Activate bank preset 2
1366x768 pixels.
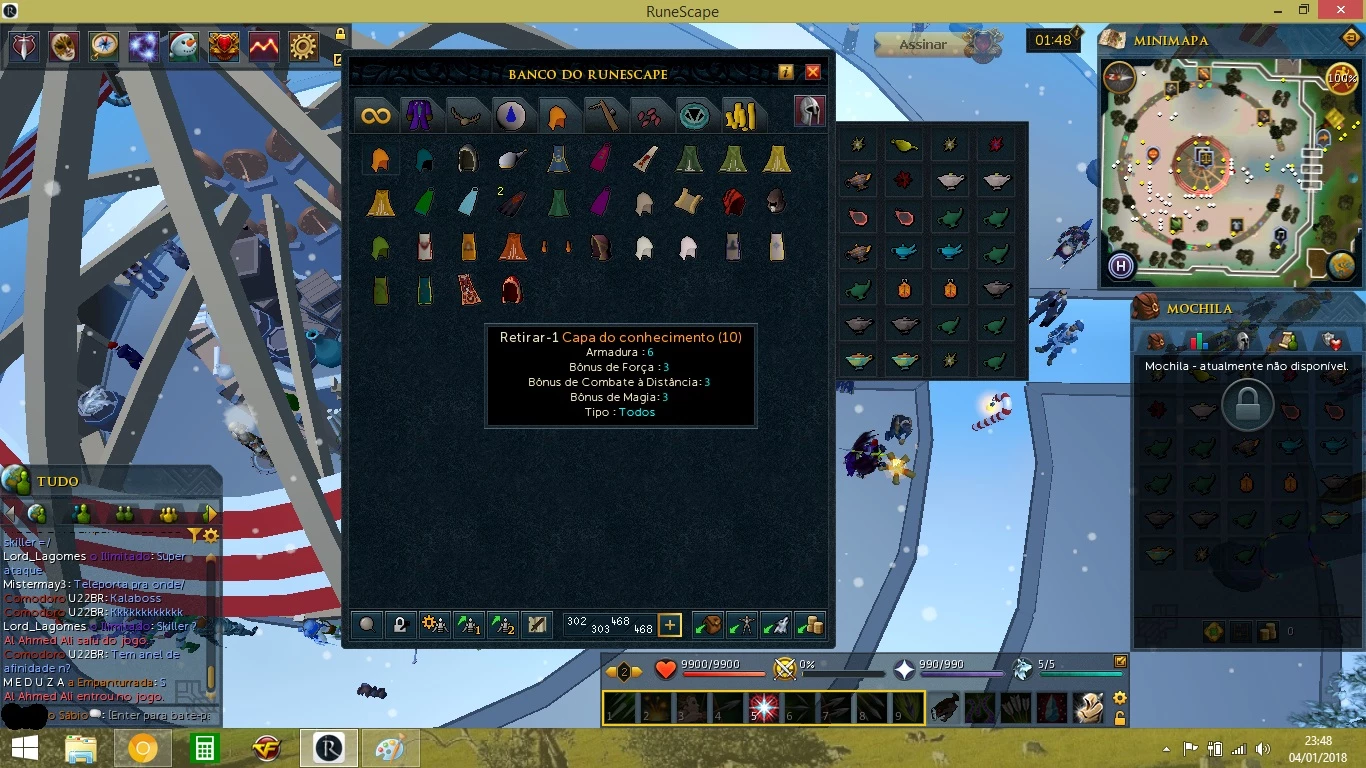point(502,625)
